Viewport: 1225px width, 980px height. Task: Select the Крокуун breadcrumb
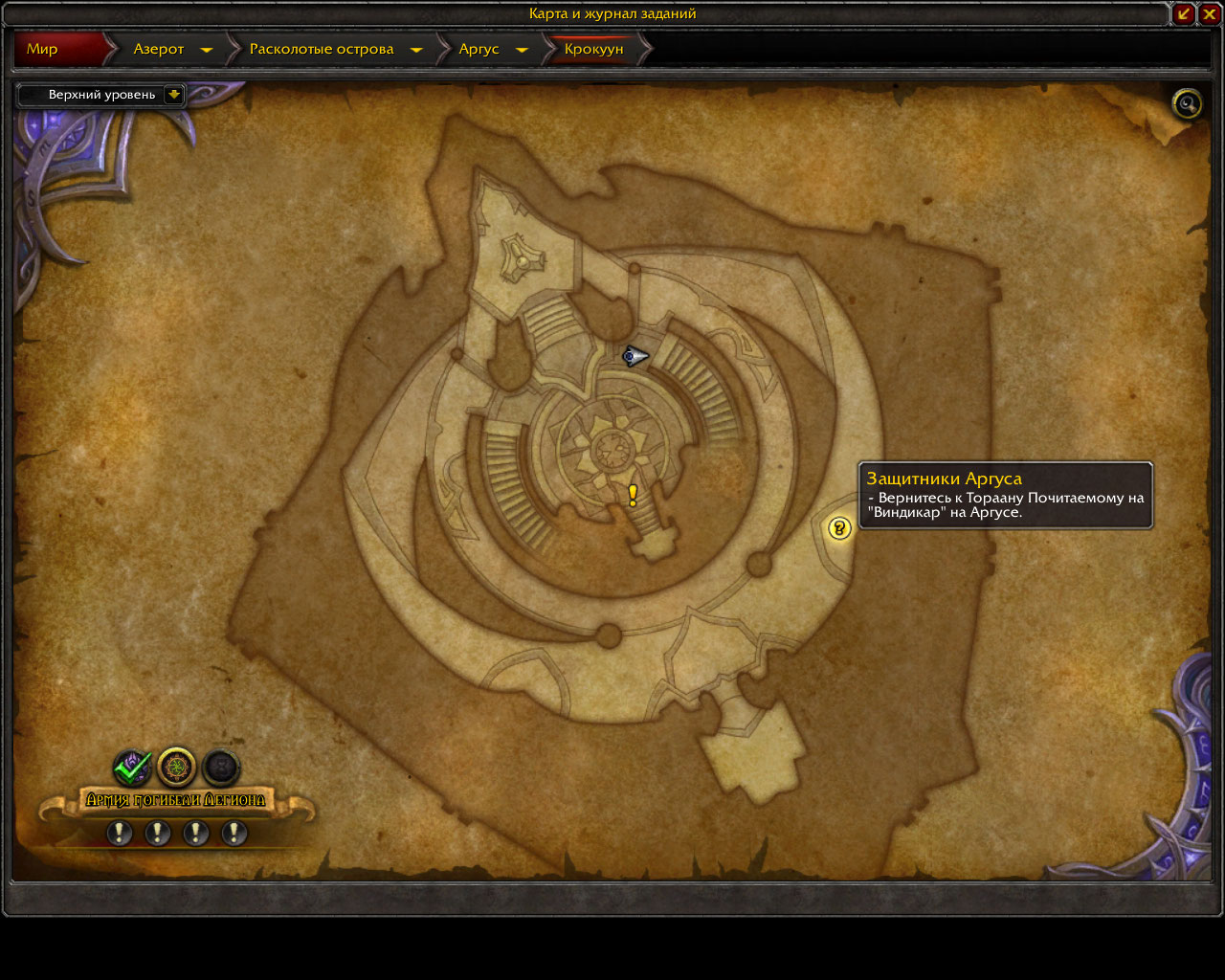[593, 49]
